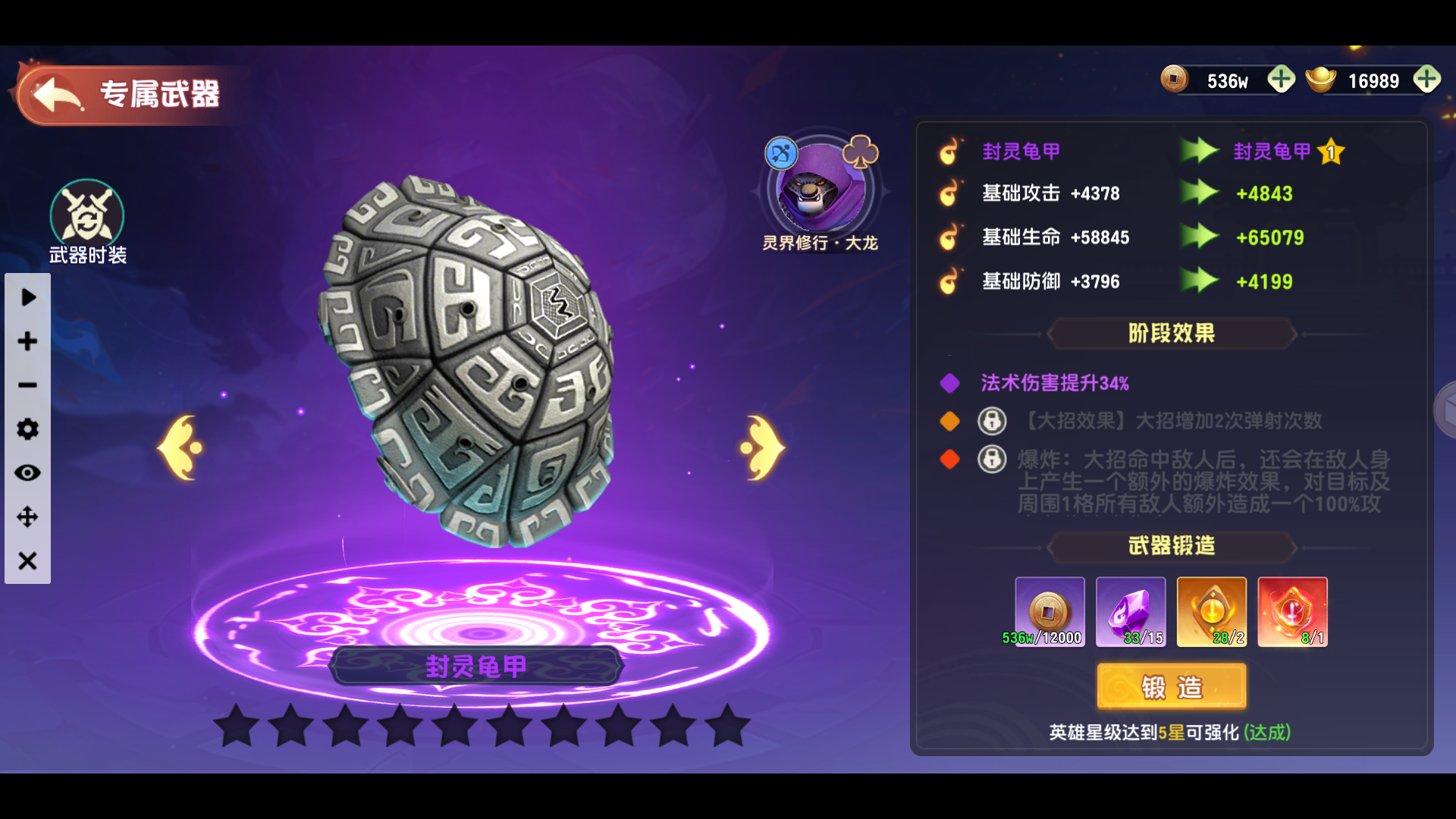Select the red gem forging material
Image resolution: width=1456 pixels, height=819 pixels.
1291,610
